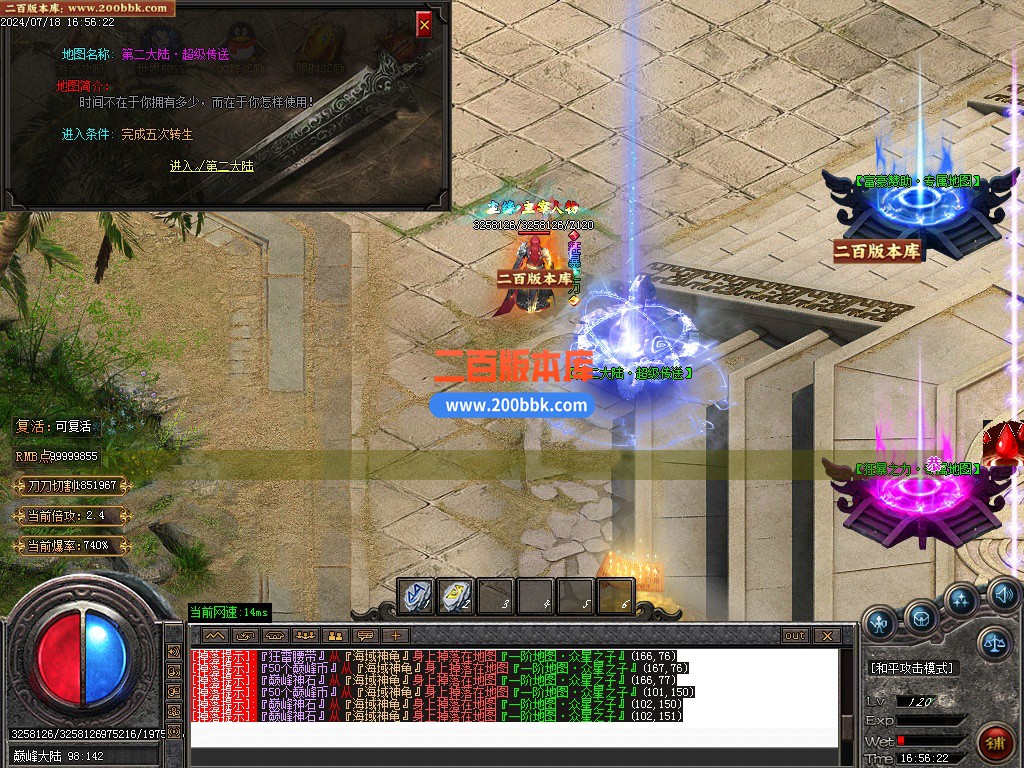This screenshot has width=1024, height=768.
Task: Follow the 进入./第二大陆 link
Action: (211, 166)
